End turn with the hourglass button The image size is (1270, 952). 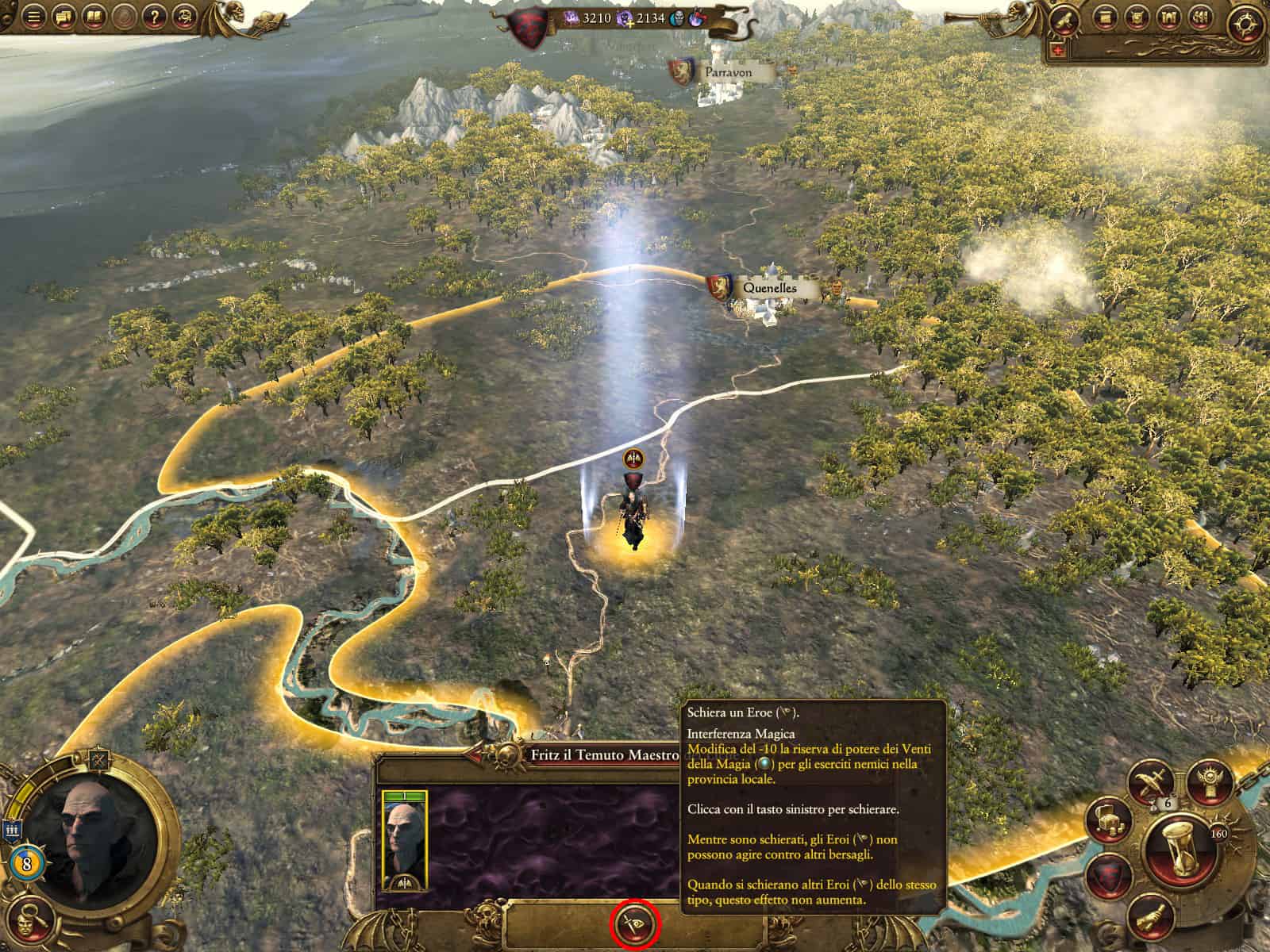point(1181,853)
